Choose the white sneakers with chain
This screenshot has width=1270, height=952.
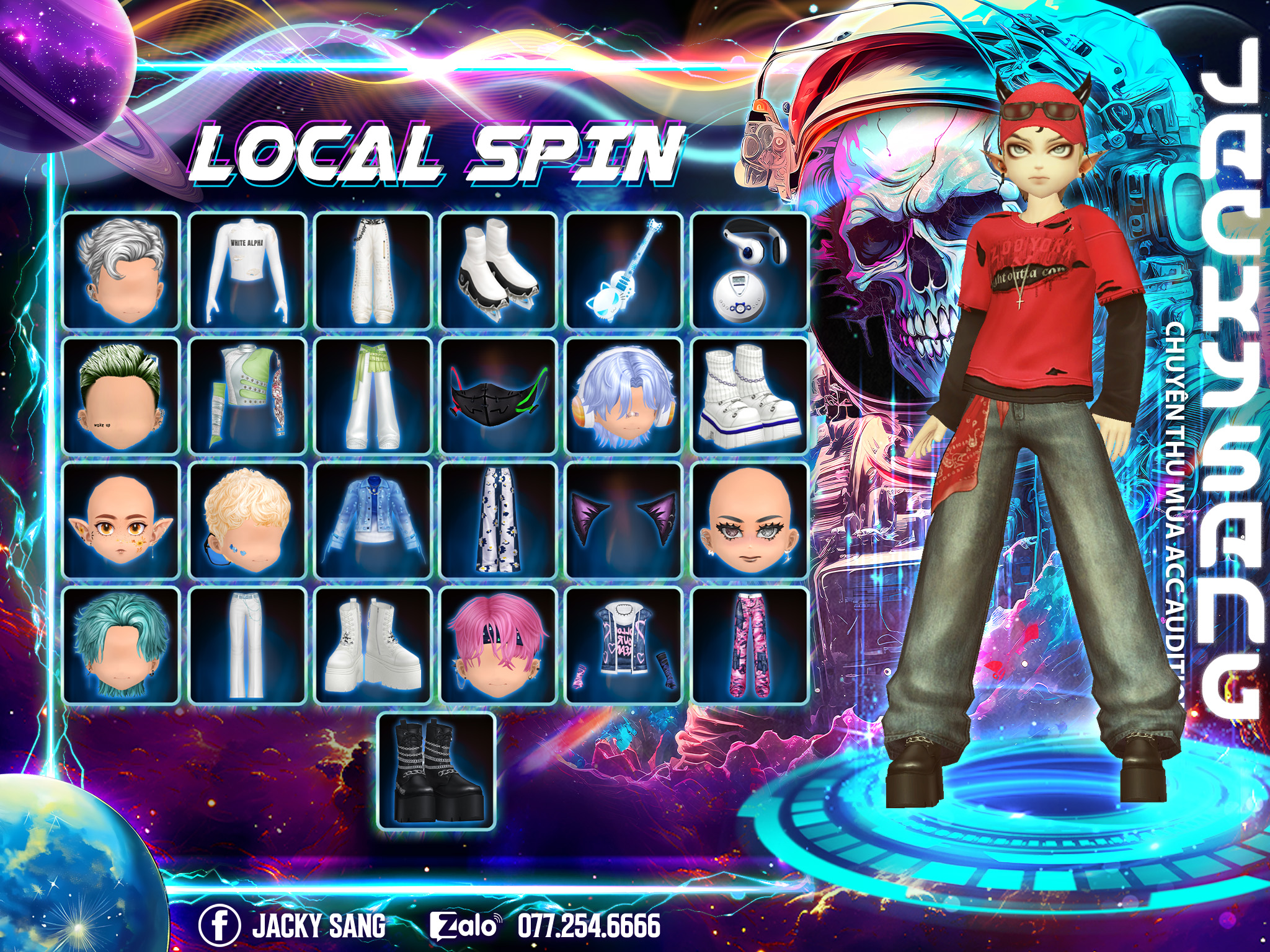(x=750, y=395)
